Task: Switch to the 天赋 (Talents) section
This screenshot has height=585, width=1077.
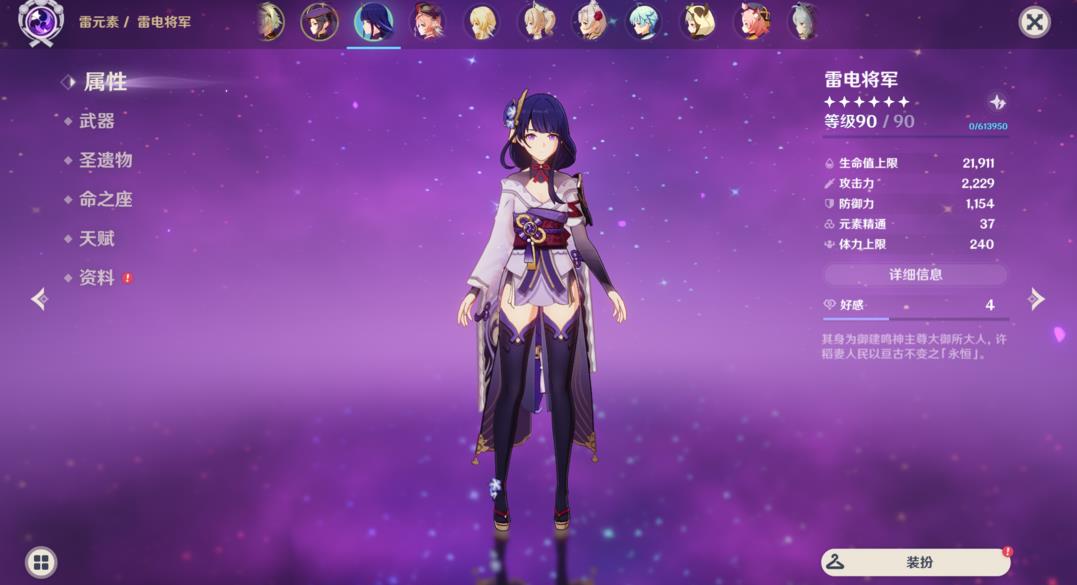Action: pyautogui.click(x=97, y=238)
